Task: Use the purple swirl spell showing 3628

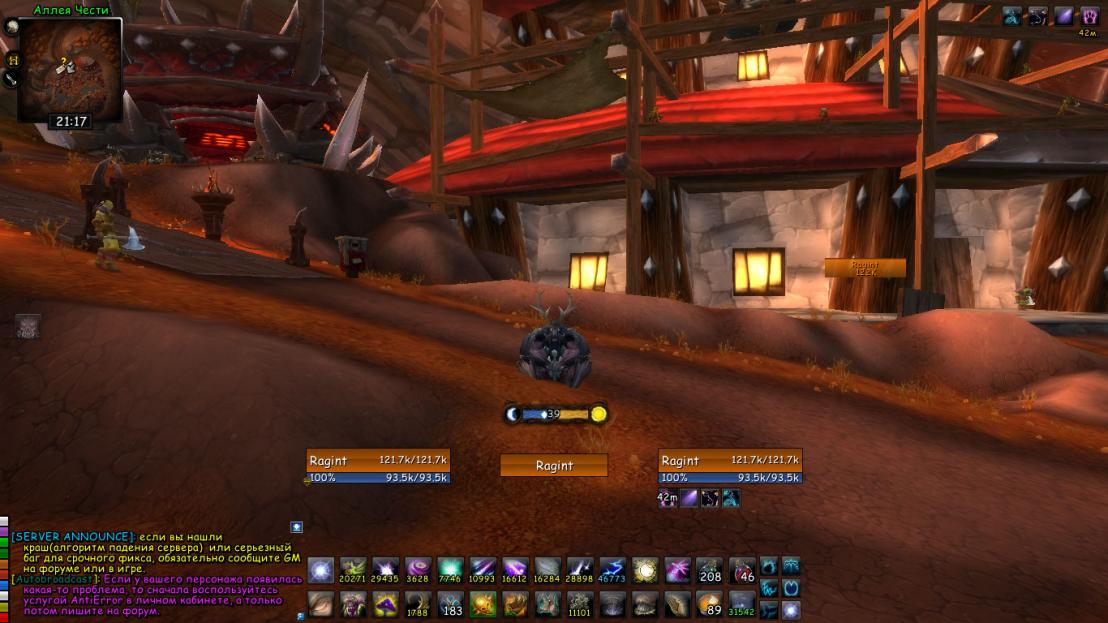Action: click(418, 570)
